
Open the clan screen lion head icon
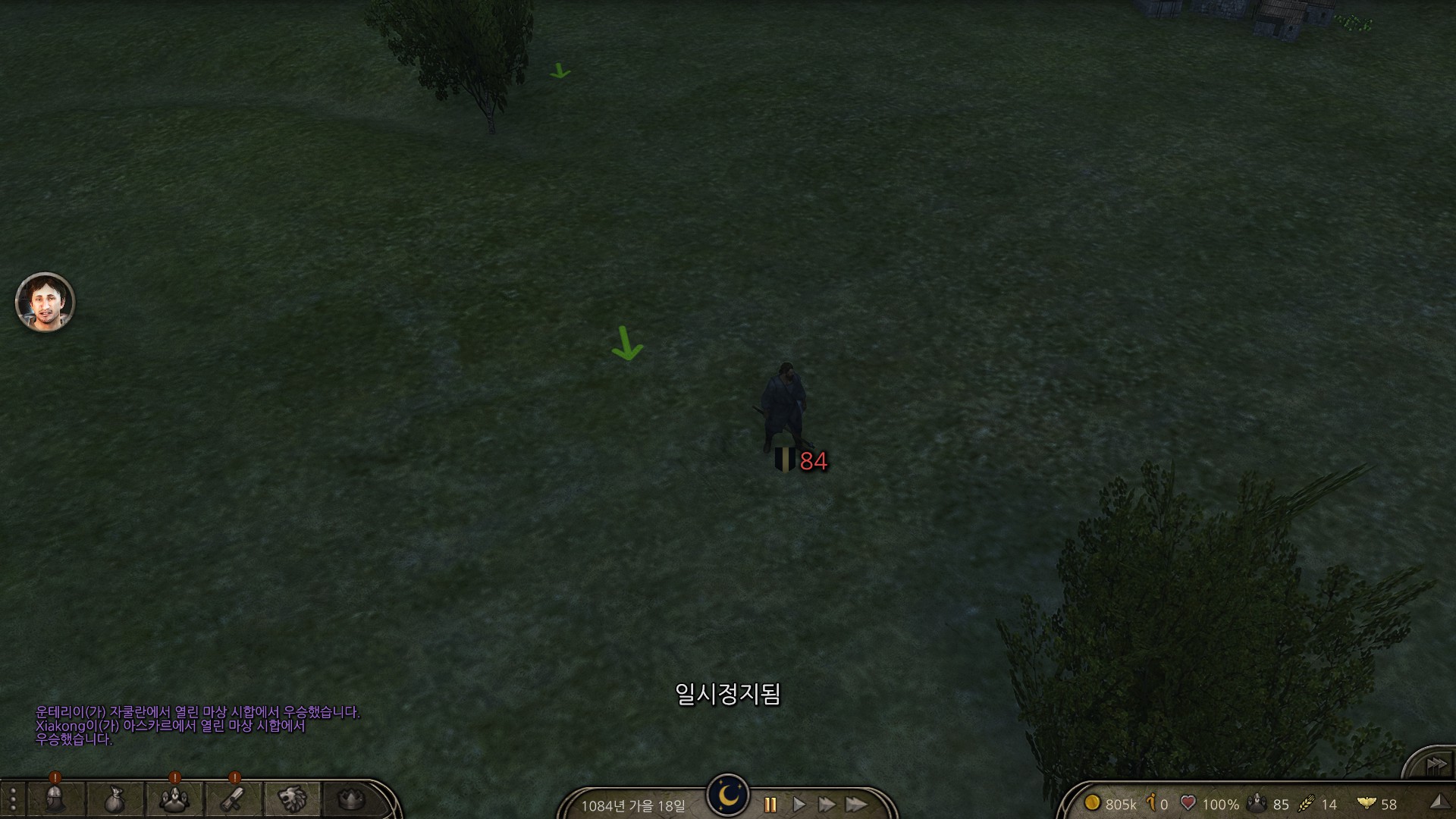[x=292, y=799]
